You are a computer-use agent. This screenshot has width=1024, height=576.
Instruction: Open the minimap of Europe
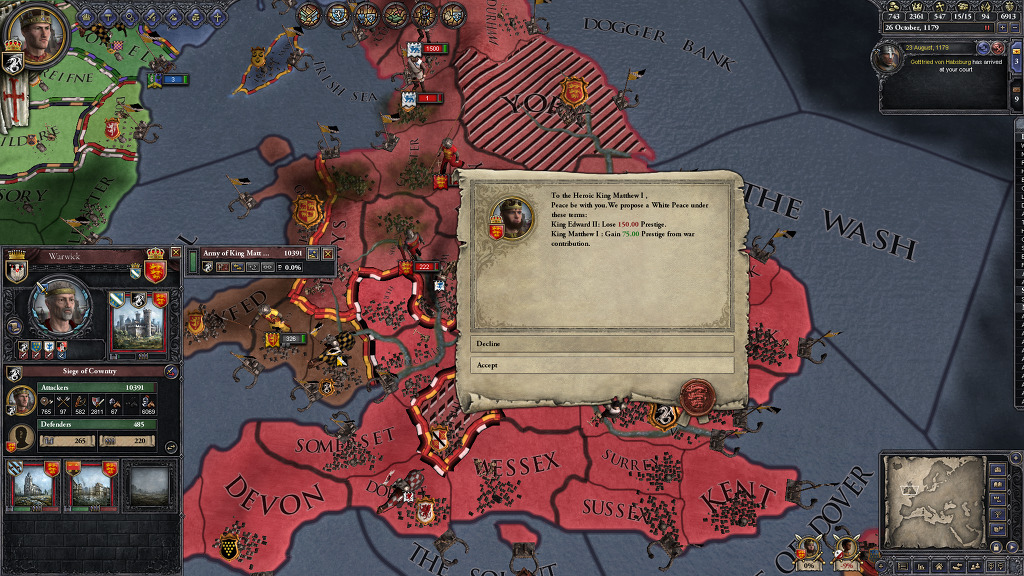click(933, 502)
